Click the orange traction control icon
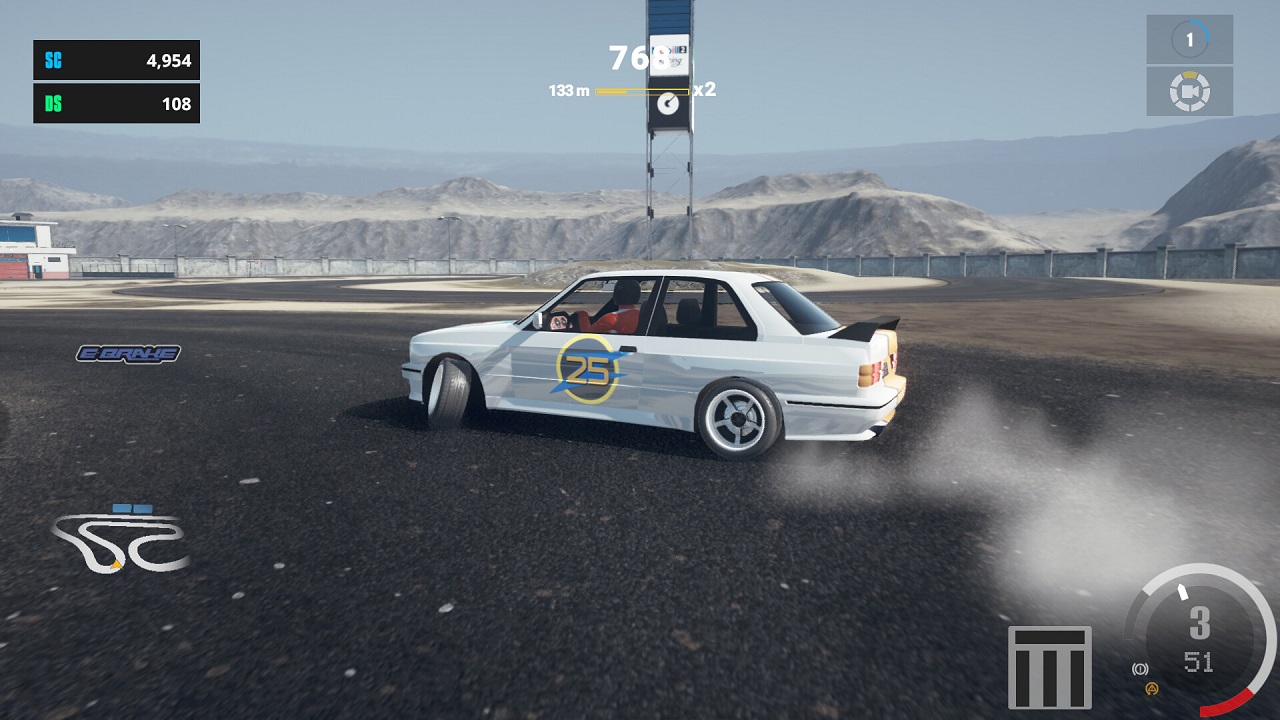The image size is (1280, 720). [1152, 689]
